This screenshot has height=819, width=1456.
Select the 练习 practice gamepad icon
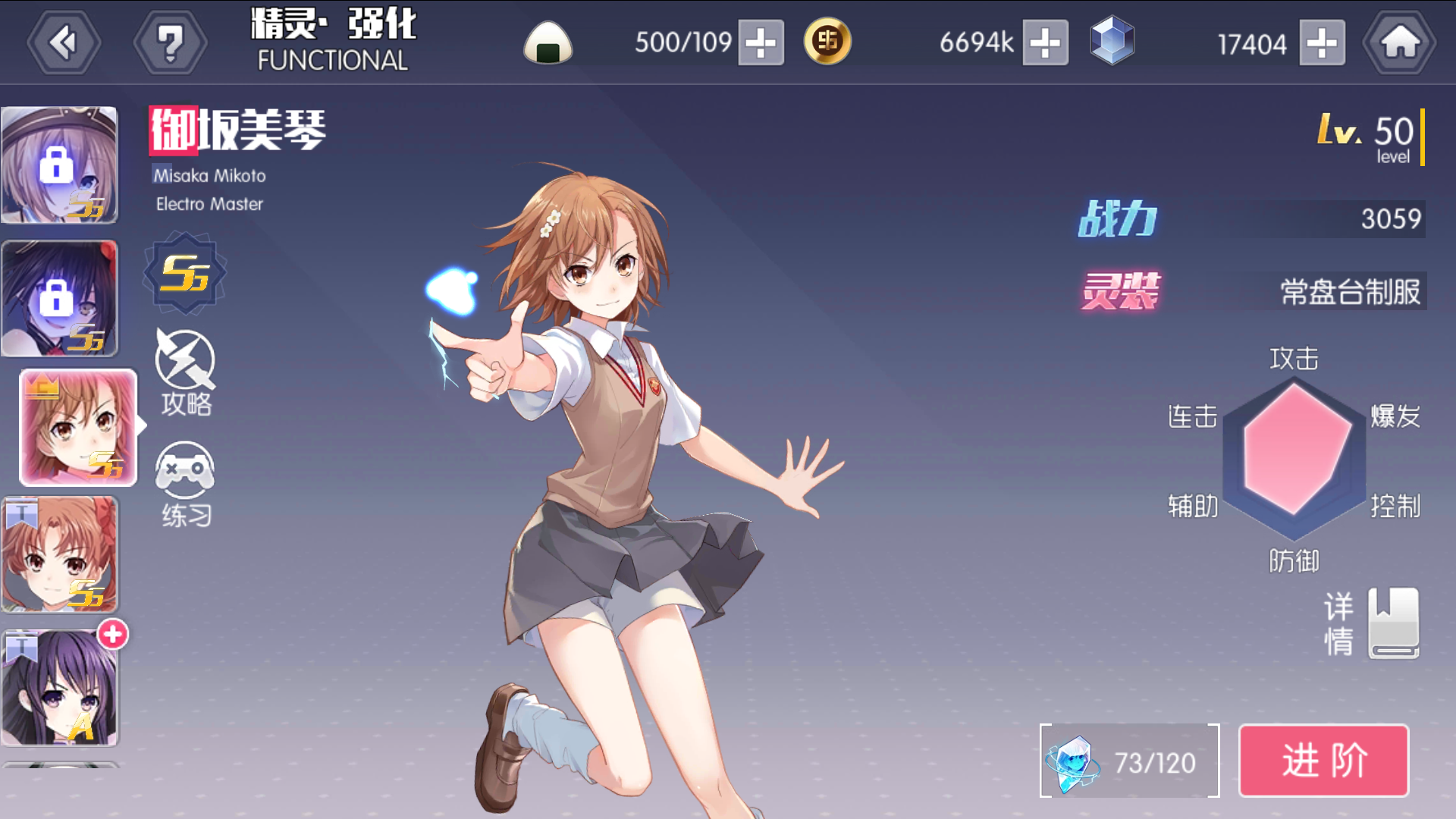click(x=185, y=478)
